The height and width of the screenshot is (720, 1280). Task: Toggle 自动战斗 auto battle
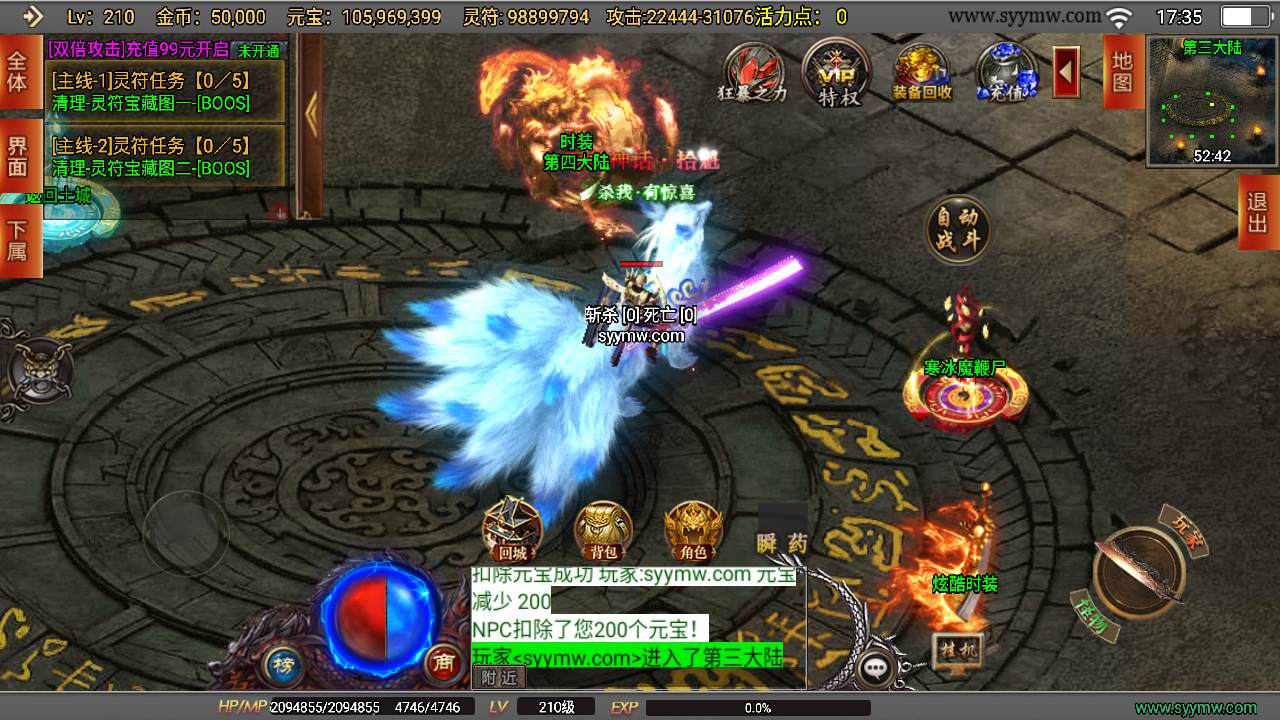point(958,230)
